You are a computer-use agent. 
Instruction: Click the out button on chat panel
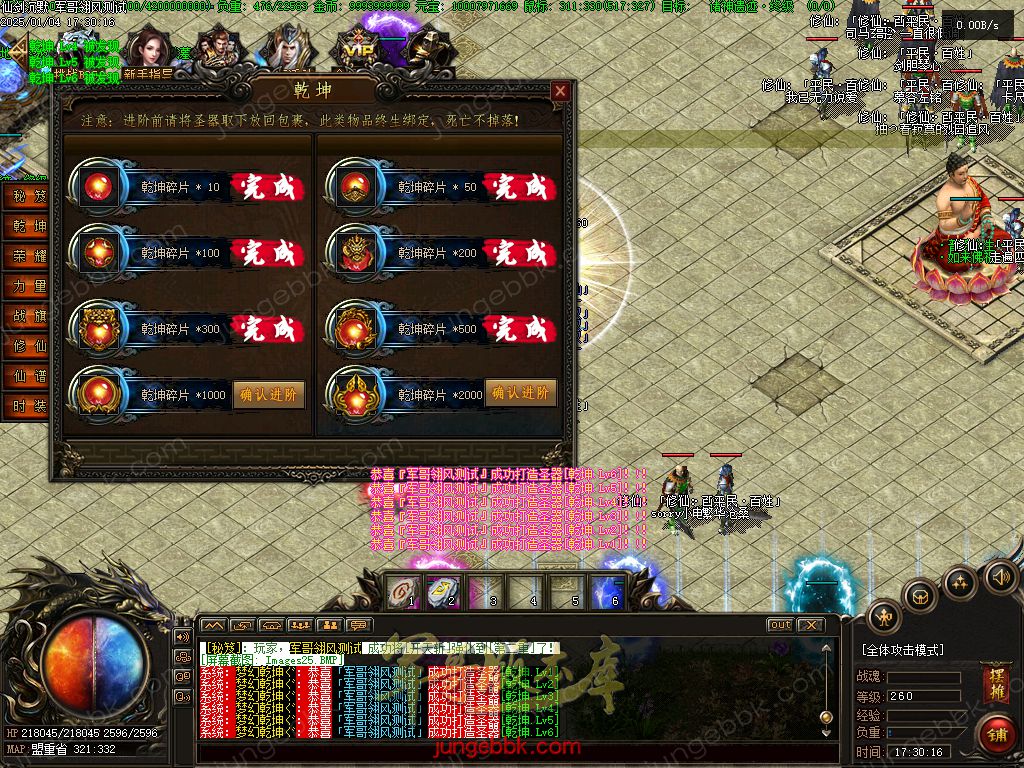[780, 625]
